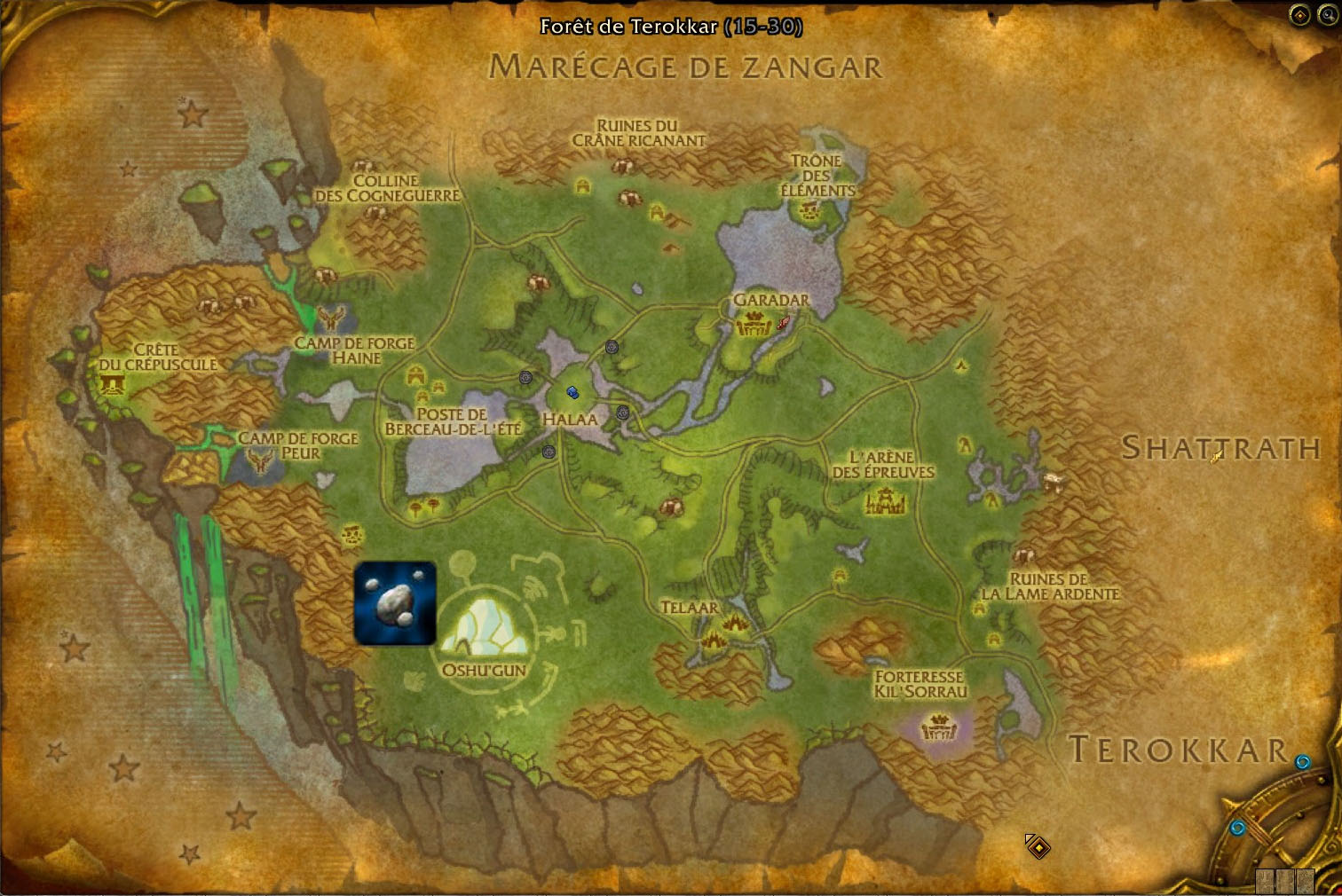Click the guard tower marker northeast of Halaa
Screen dimensions: 1342x896
click(x=612, y=348)
